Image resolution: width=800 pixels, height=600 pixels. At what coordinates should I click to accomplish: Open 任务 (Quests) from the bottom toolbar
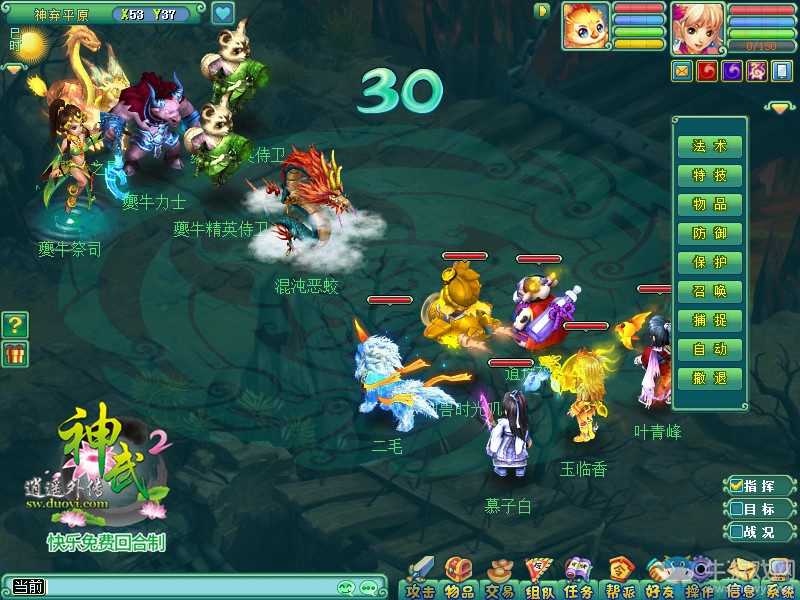579,578
